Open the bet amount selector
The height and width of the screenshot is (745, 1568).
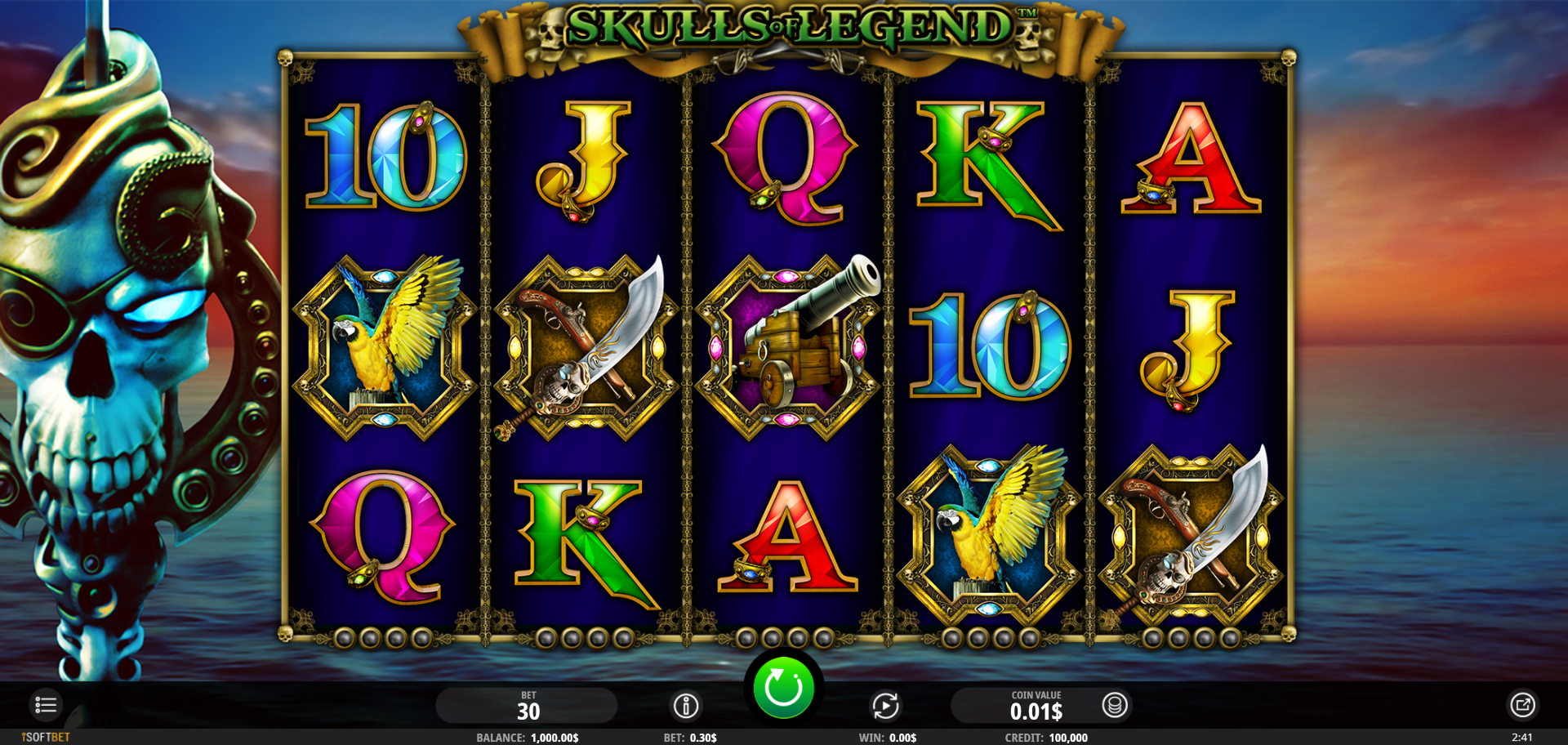tap(527, 706)
